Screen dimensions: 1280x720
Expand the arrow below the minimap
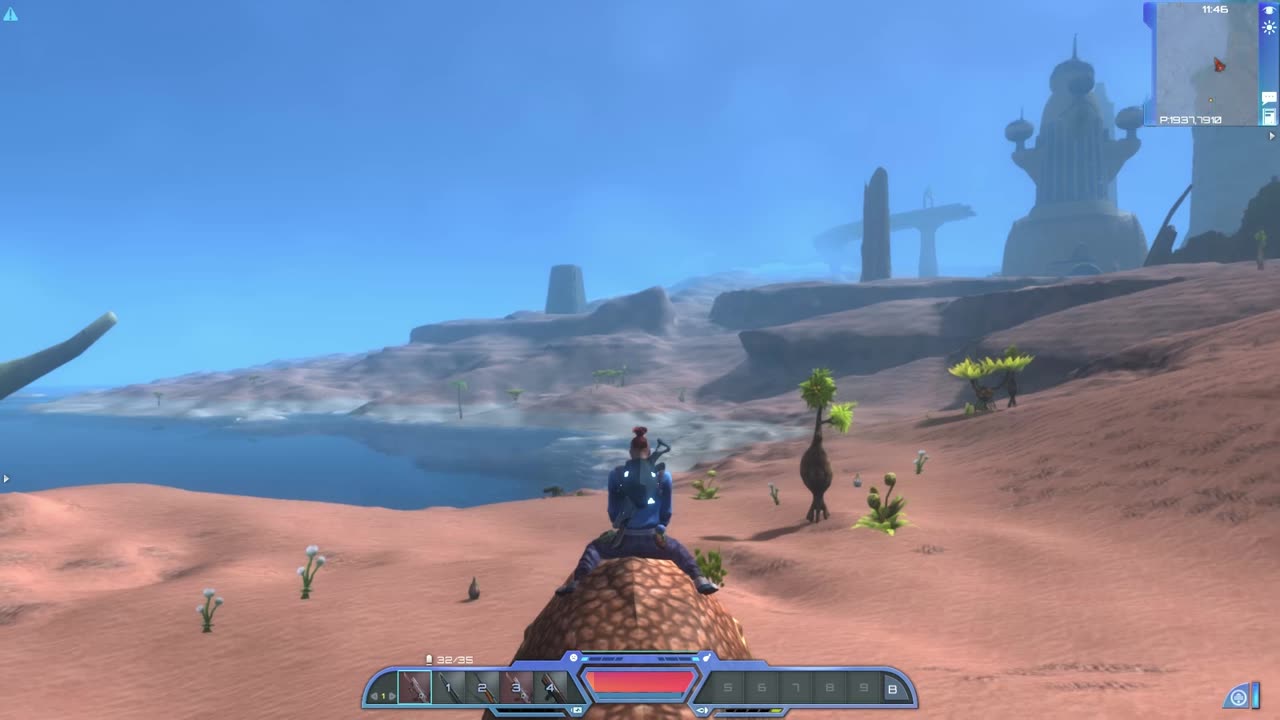(1273, 136)
